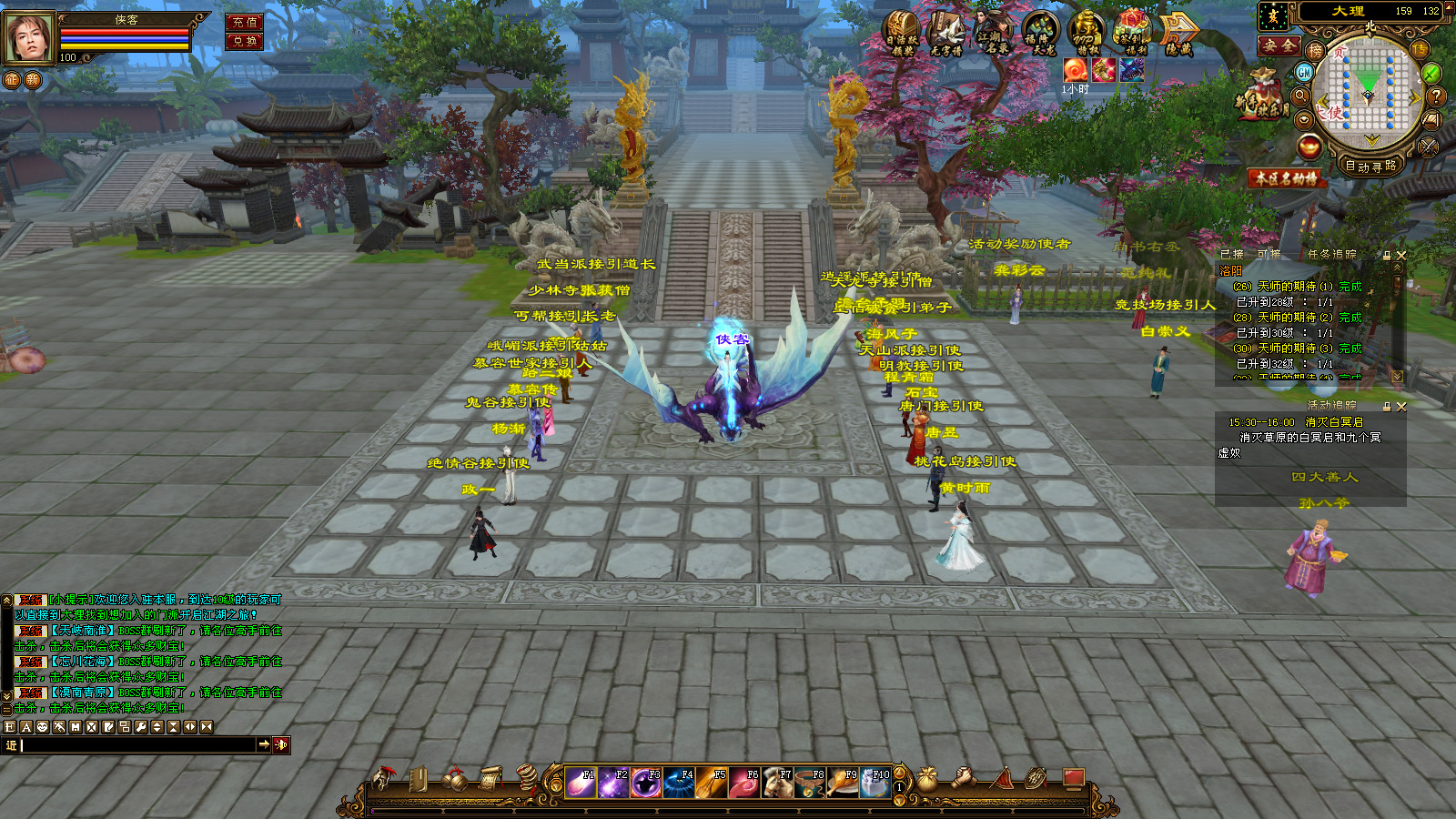Click the 兑换 exchange button

click(244, 41)
